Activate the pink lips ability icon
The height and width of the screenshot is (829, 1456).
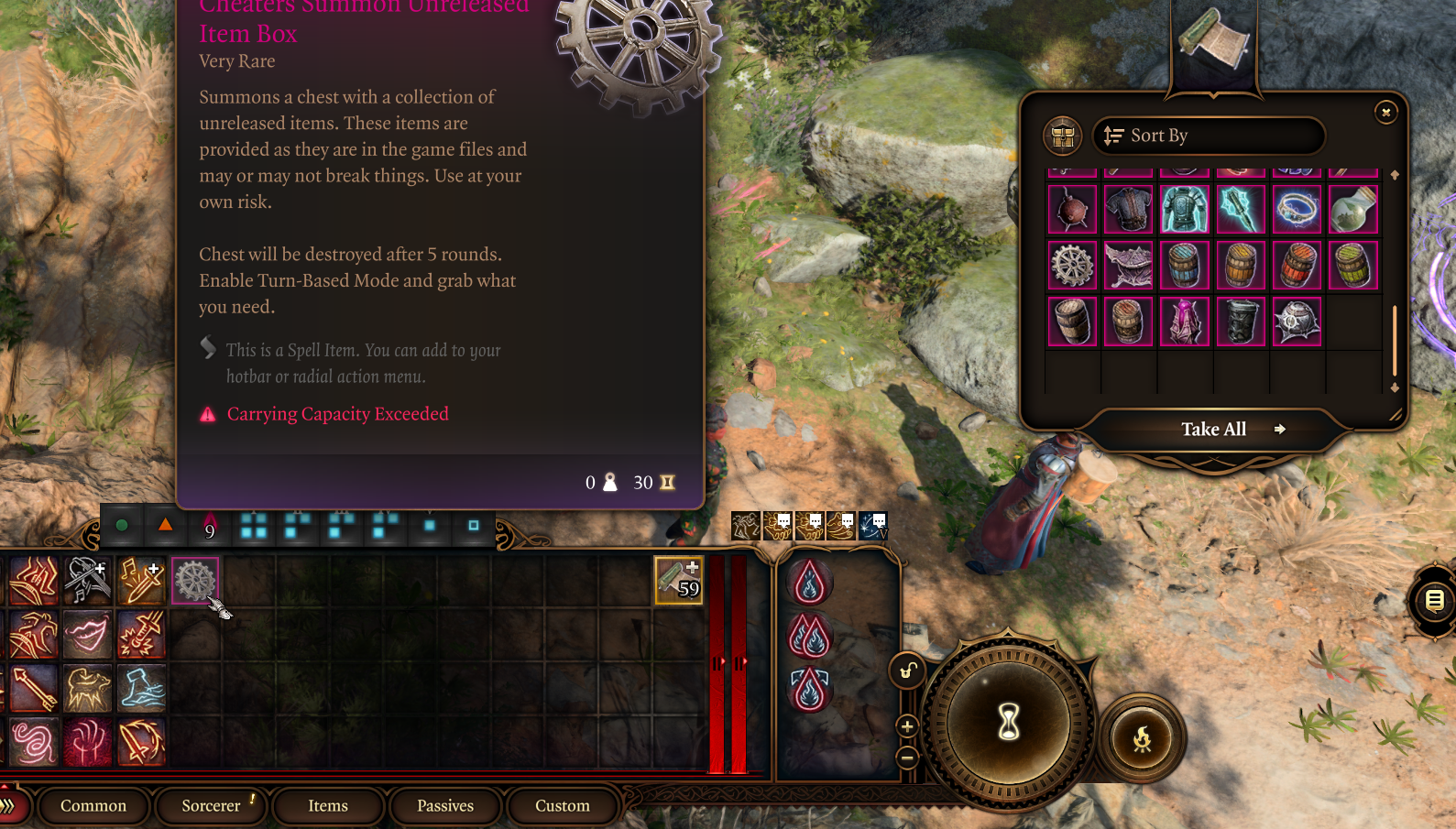tap(87, 635)
